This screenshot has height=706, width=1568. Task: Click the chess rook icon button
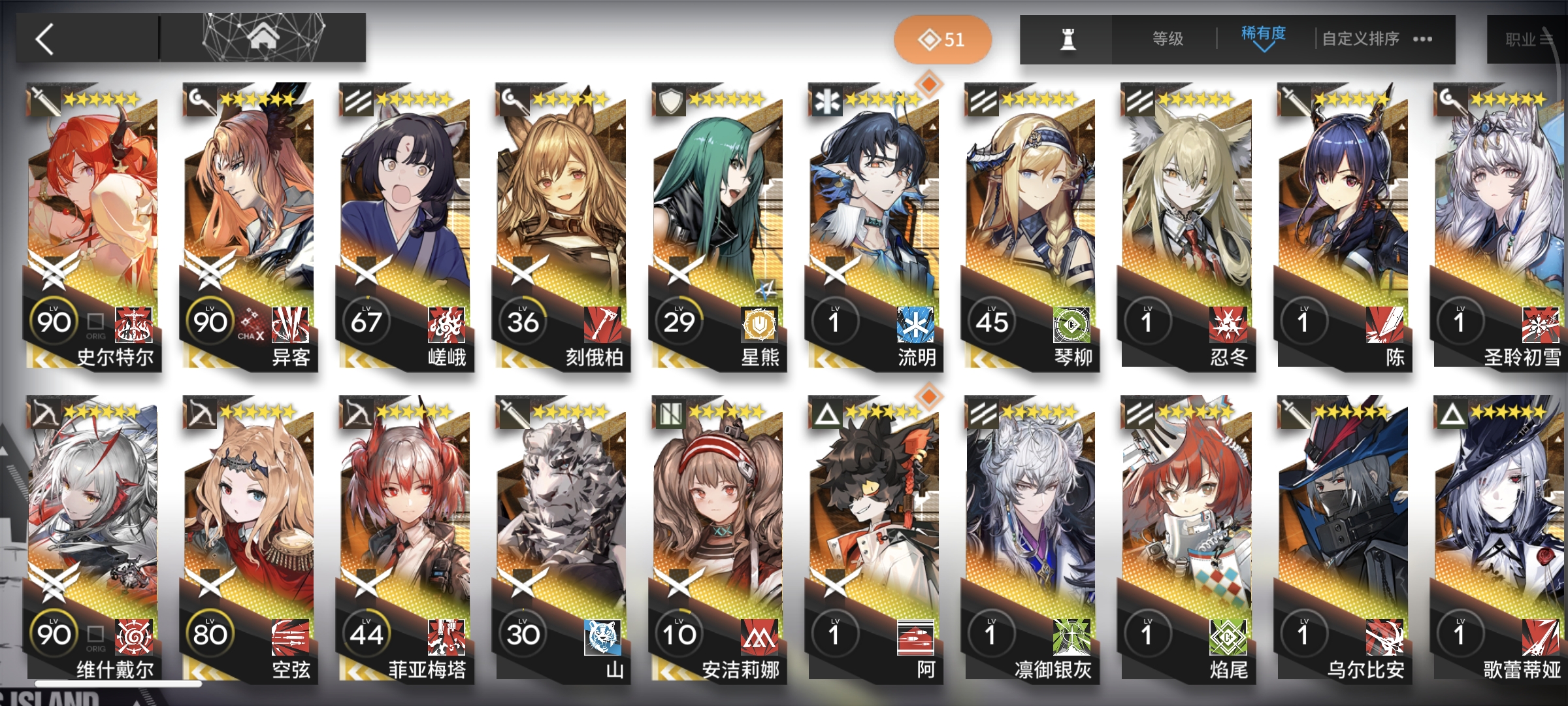point(1068,39)
